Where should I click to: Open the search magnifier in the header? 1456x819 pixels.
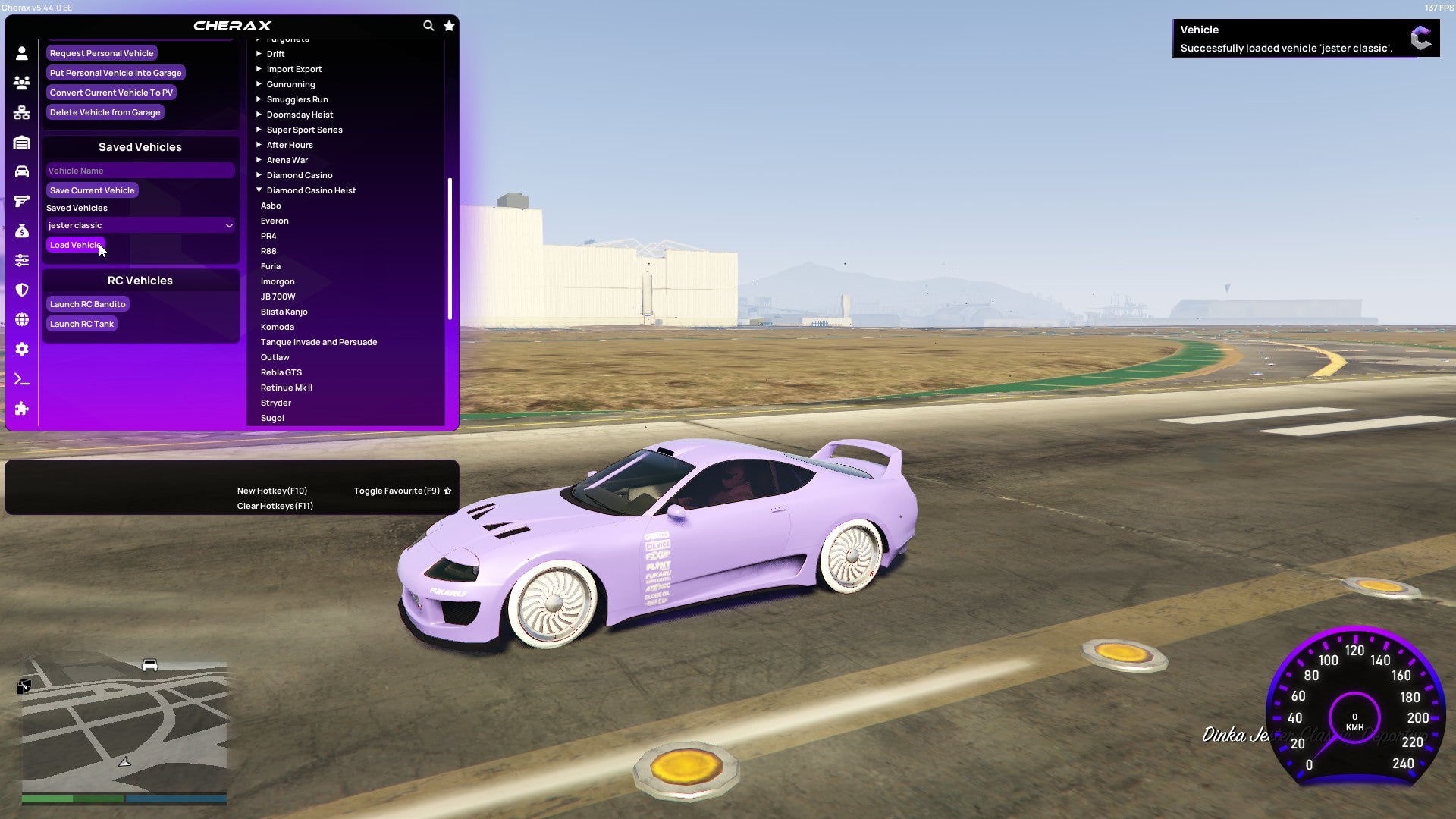point(428,25)
